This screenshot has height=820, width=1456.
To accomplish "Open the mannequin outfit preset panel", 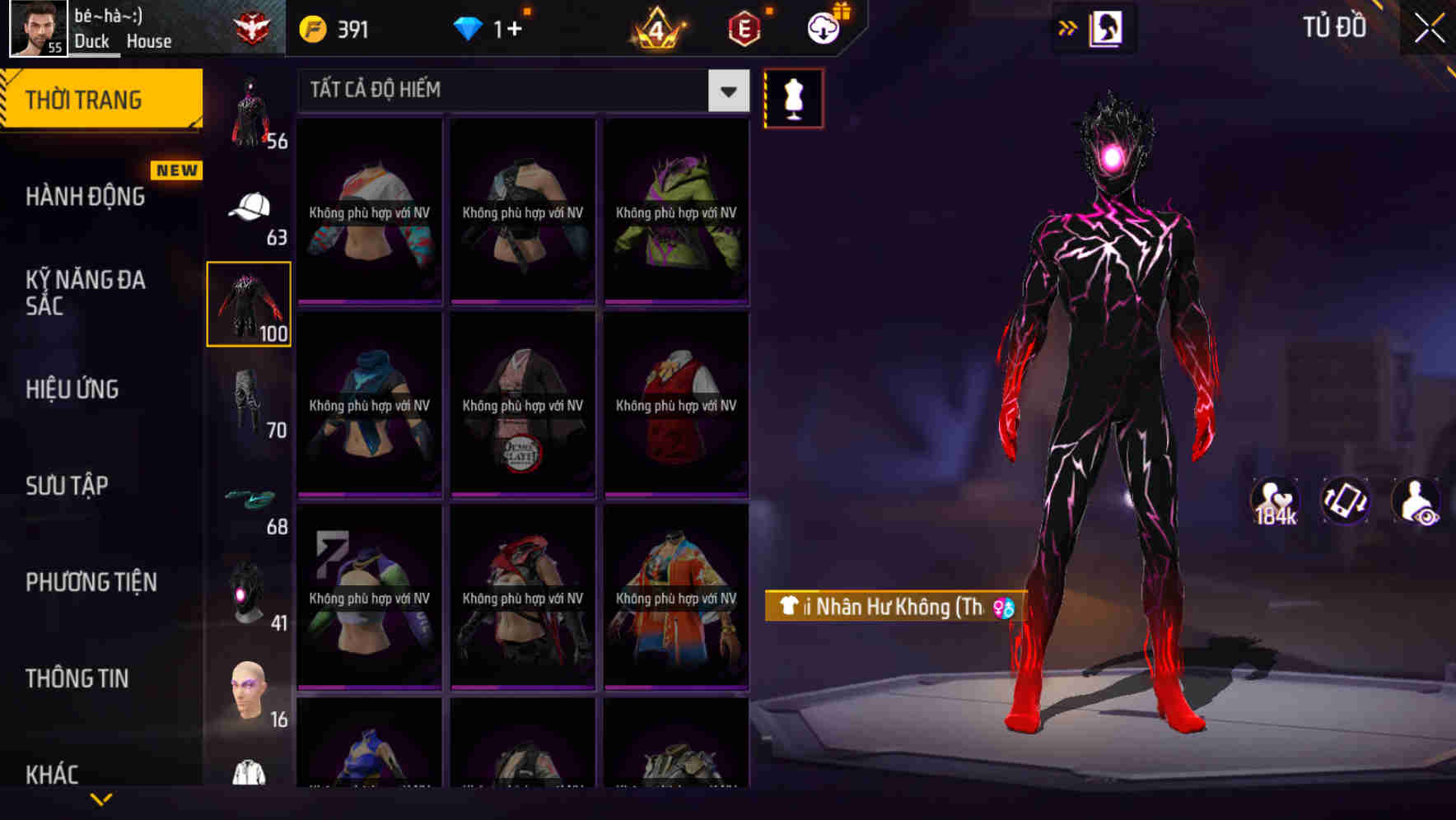I will [793, 98].
